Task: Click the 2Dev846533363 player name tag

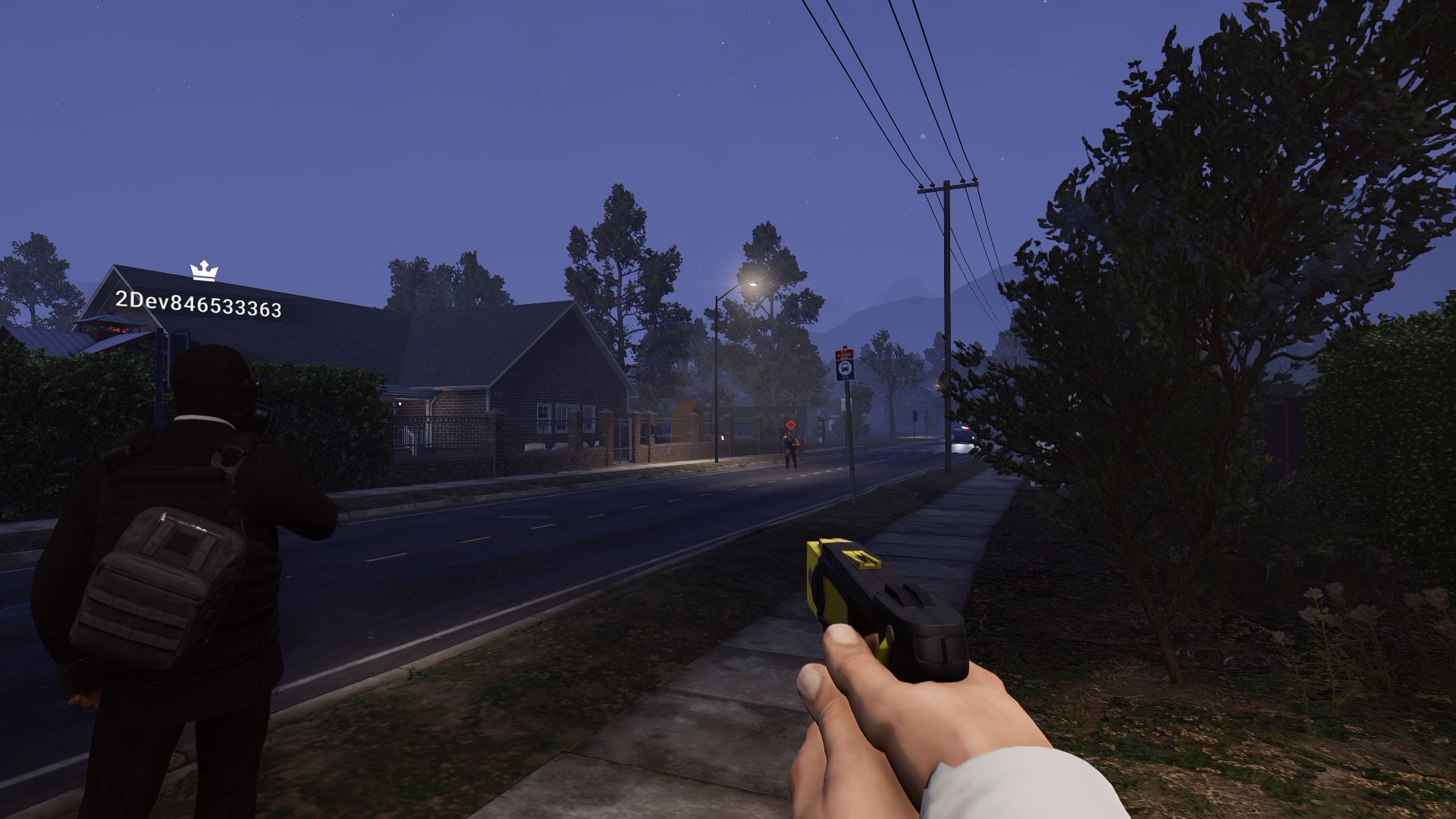Action: coord(198,304)
